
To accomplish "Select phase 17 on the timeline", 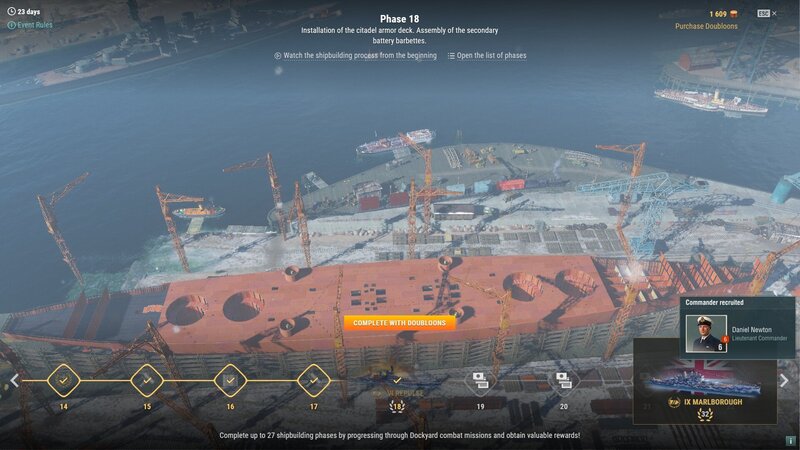I will pos(313,380).
